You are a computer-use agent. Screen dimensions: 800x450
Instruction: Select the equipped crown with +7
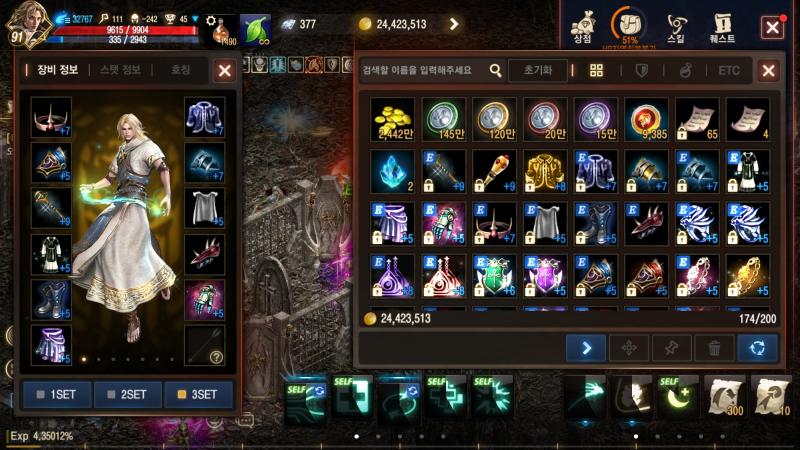pos(51,117)
